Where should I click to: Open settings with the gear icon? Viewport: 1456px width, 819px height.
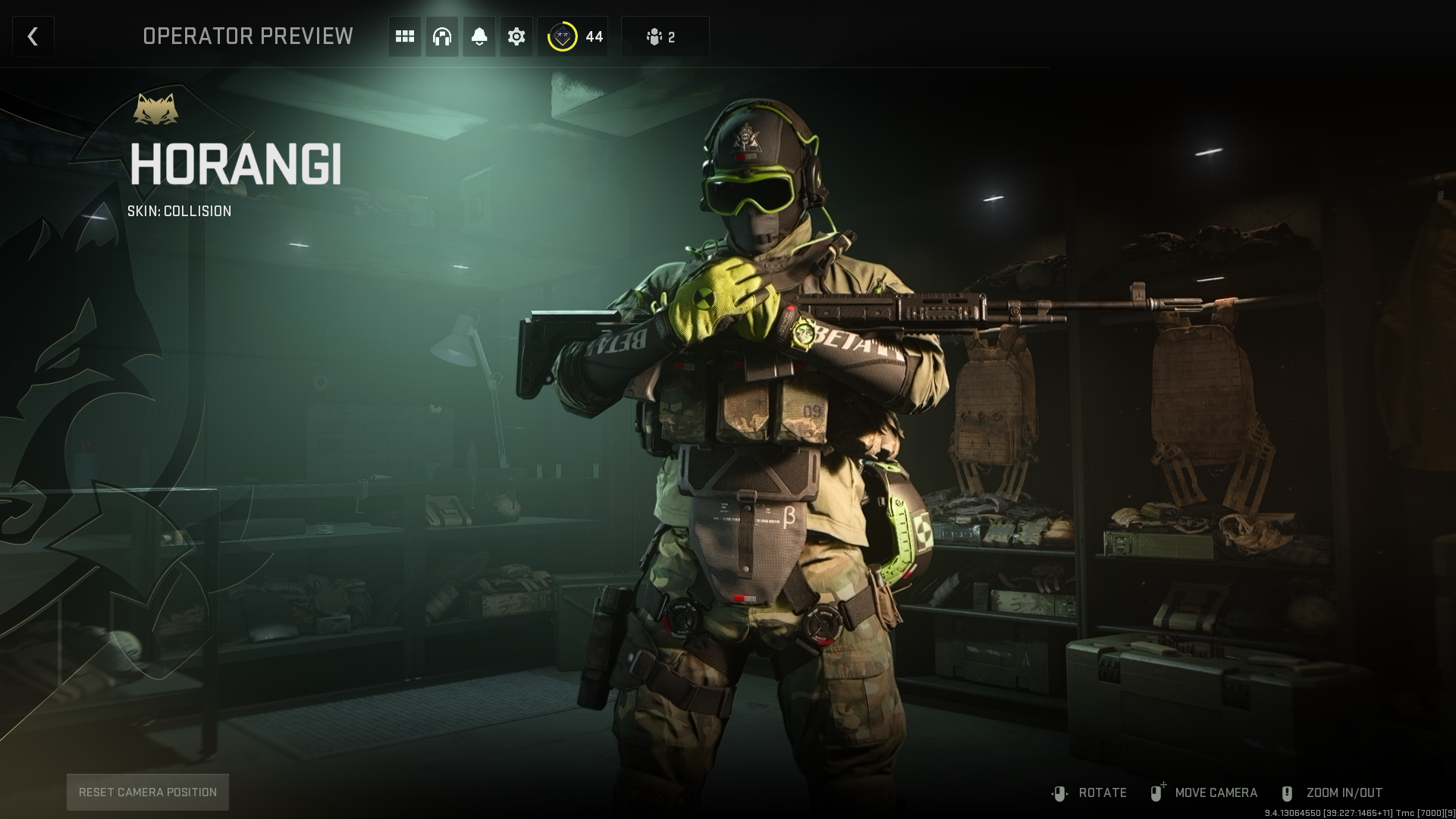click(x=516, y=36)
